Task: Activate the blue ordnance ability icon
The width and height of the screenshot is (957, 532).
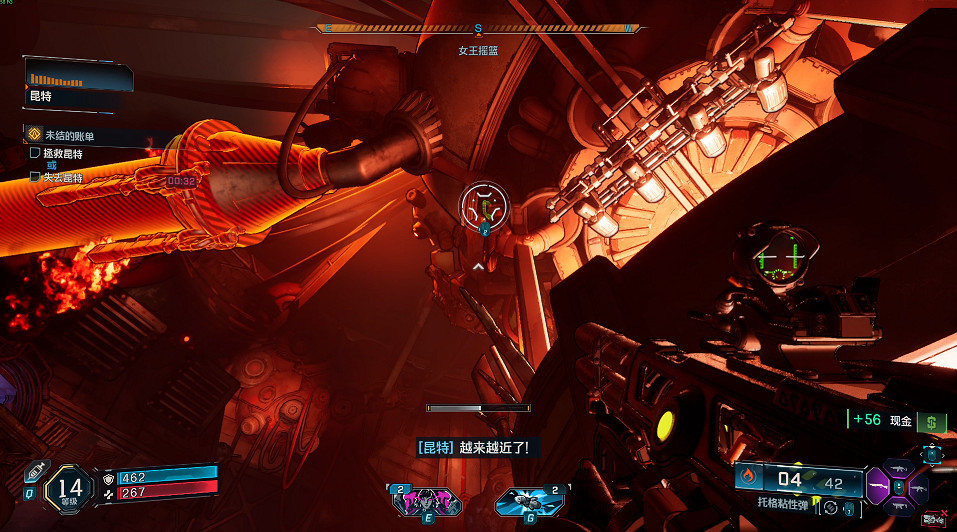Action: [521, 499]
